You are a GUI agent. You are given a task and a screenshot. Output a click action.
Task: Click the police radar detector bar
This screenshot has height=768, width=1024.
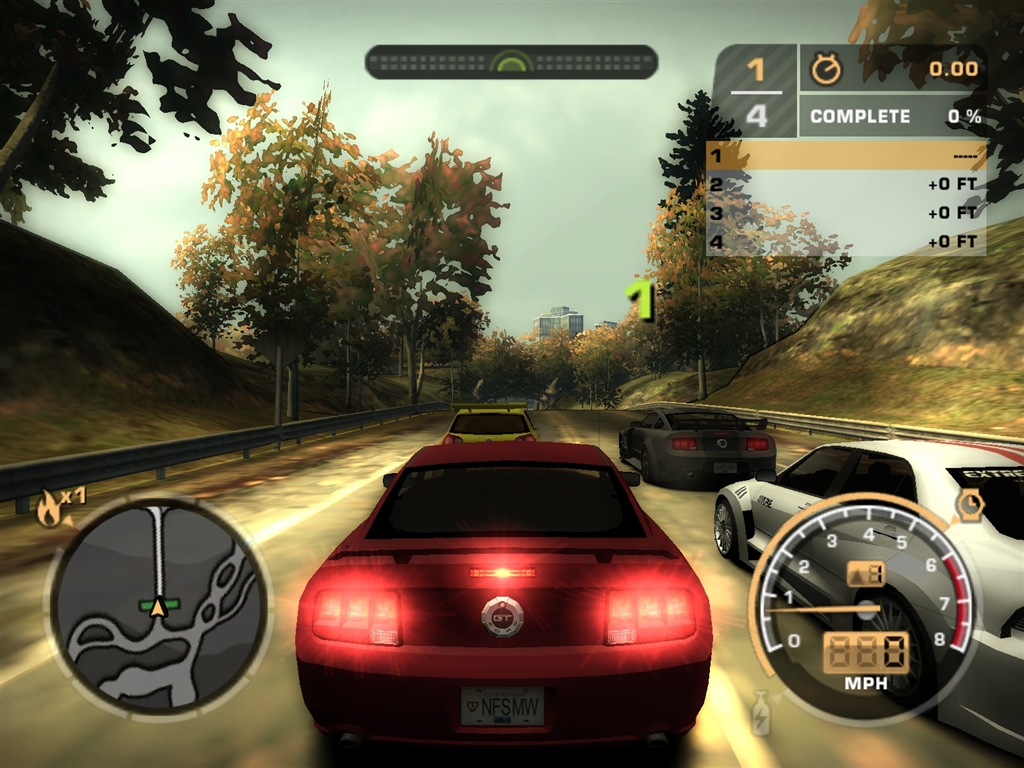pyautogui.click(x=511, y=62)
